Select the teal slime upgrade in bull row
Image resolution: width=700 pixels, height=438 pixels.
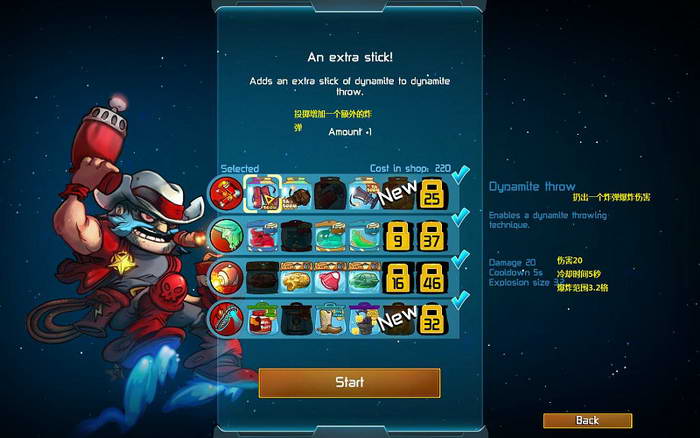point(330,236)
